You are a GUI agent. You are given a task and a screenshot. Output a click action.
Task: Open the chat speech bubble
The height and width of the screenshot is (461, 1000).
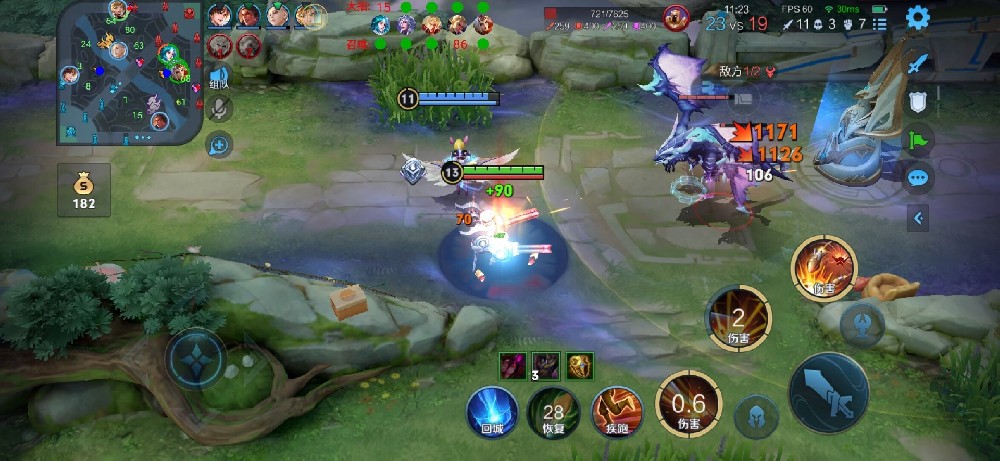coord(918,178)
